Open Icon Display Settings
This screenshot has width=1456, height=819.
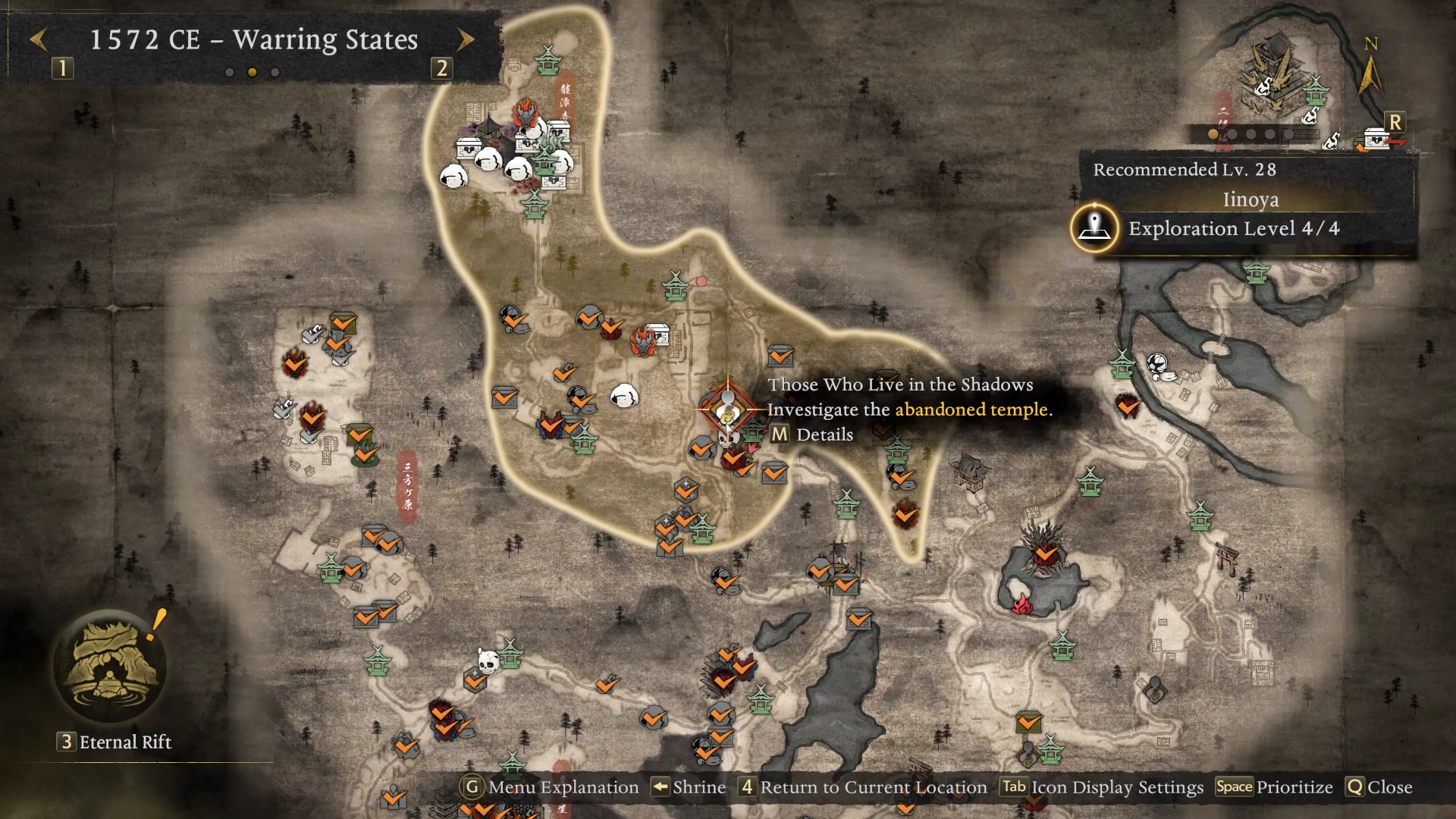(x=1102, y=787)
